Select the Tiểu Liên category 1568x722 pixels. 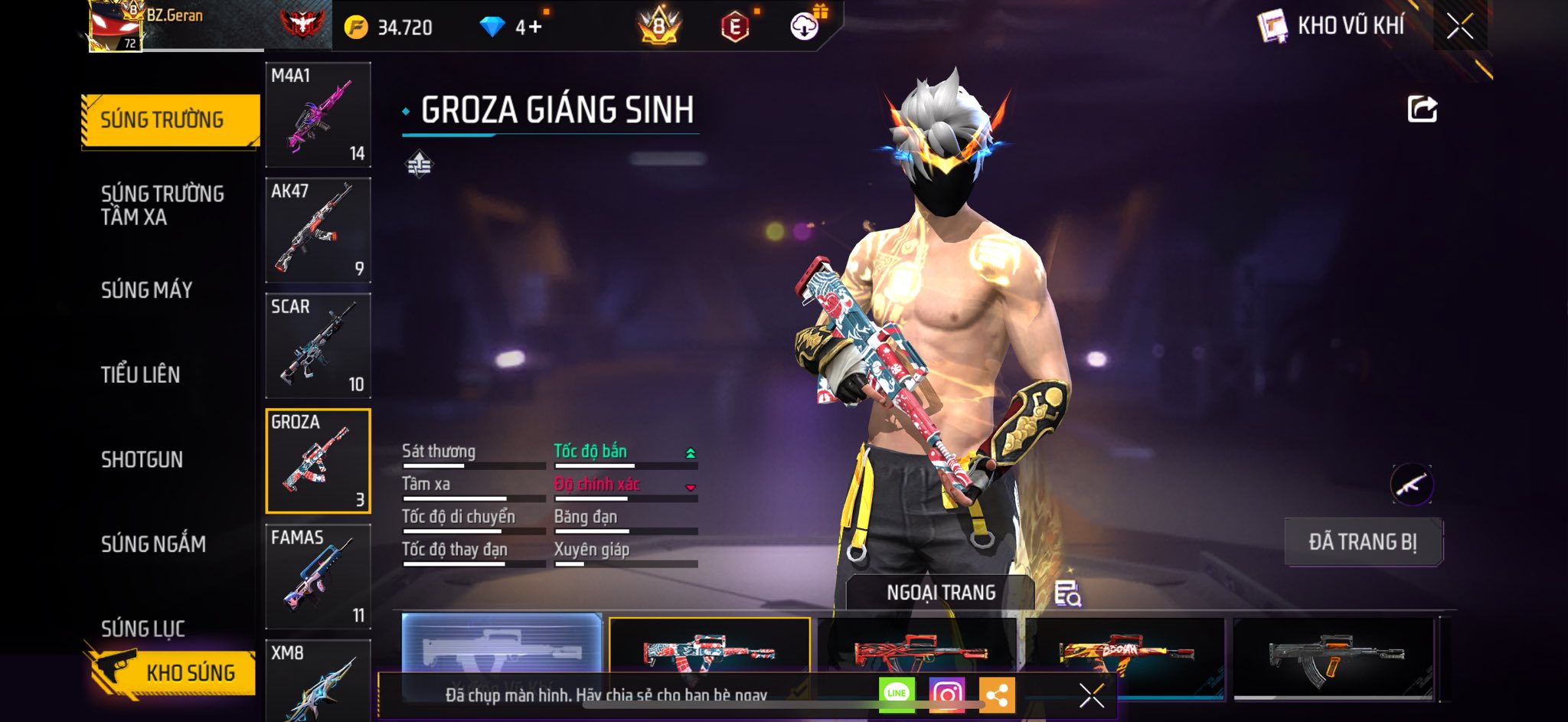tap(141, 374)
